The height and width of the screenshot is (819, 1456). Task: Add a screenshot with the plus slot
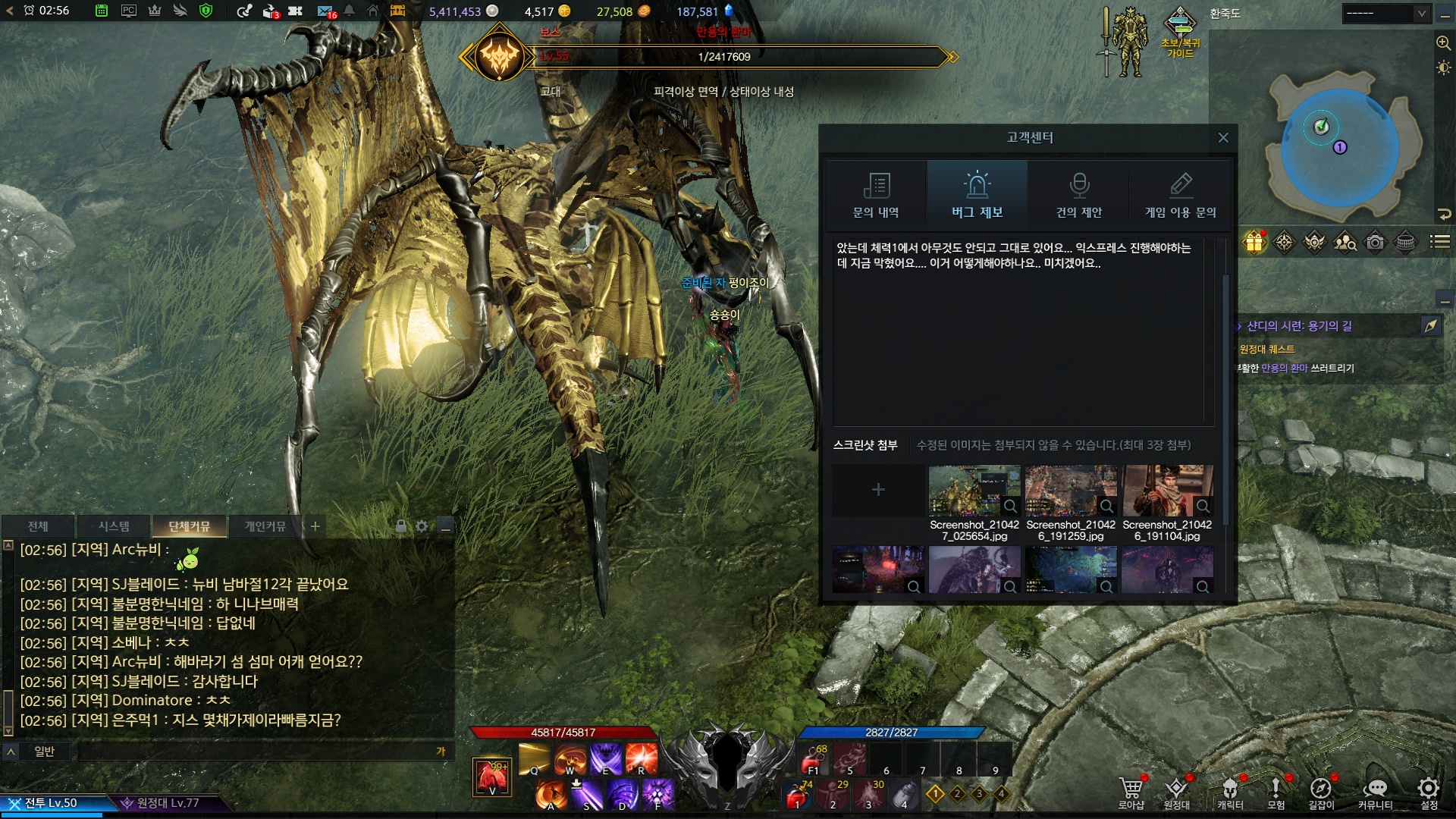tap(878, 490)
